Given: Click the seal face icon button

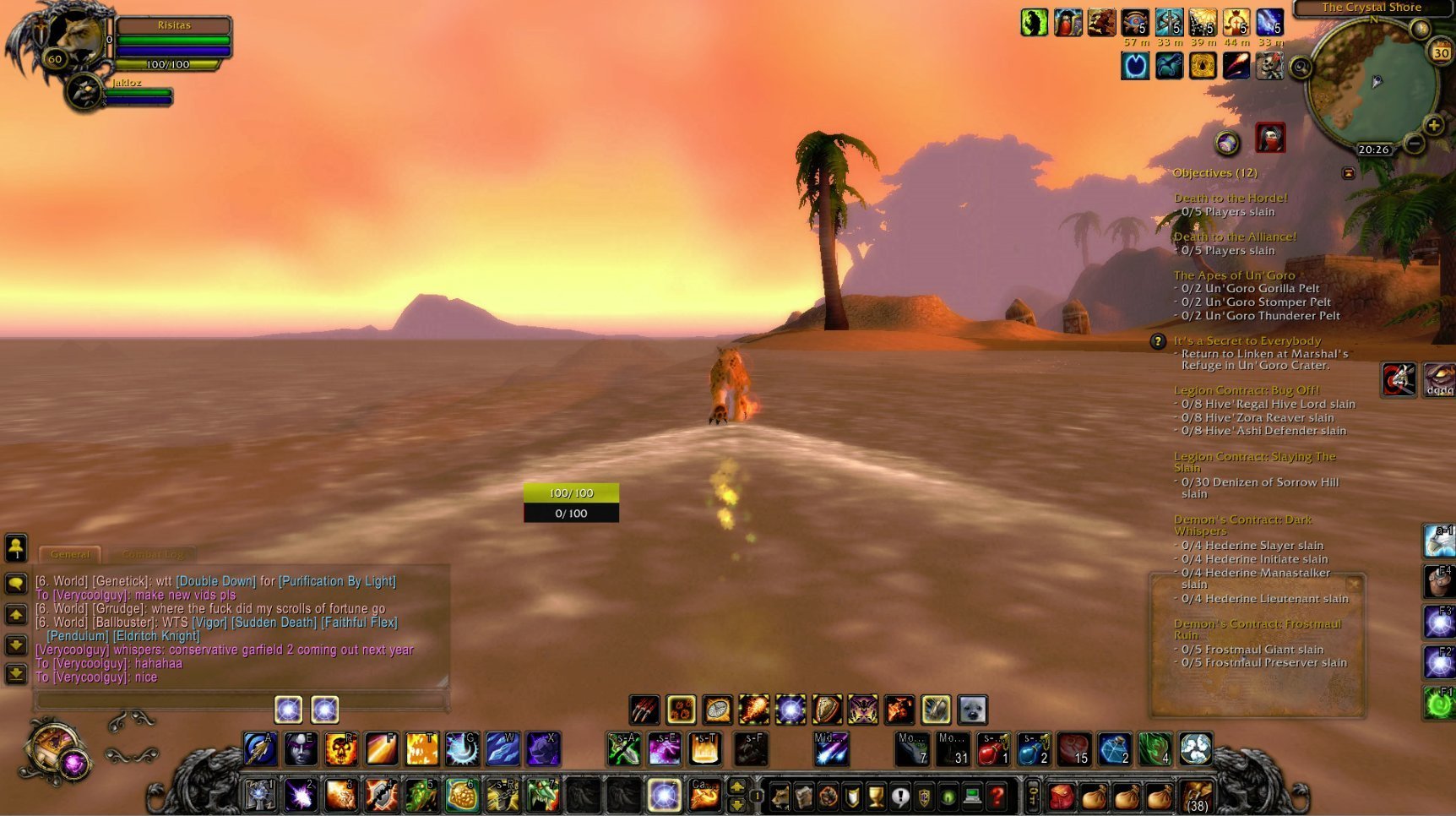Looking at the screenshot, I should coord(972,710).
